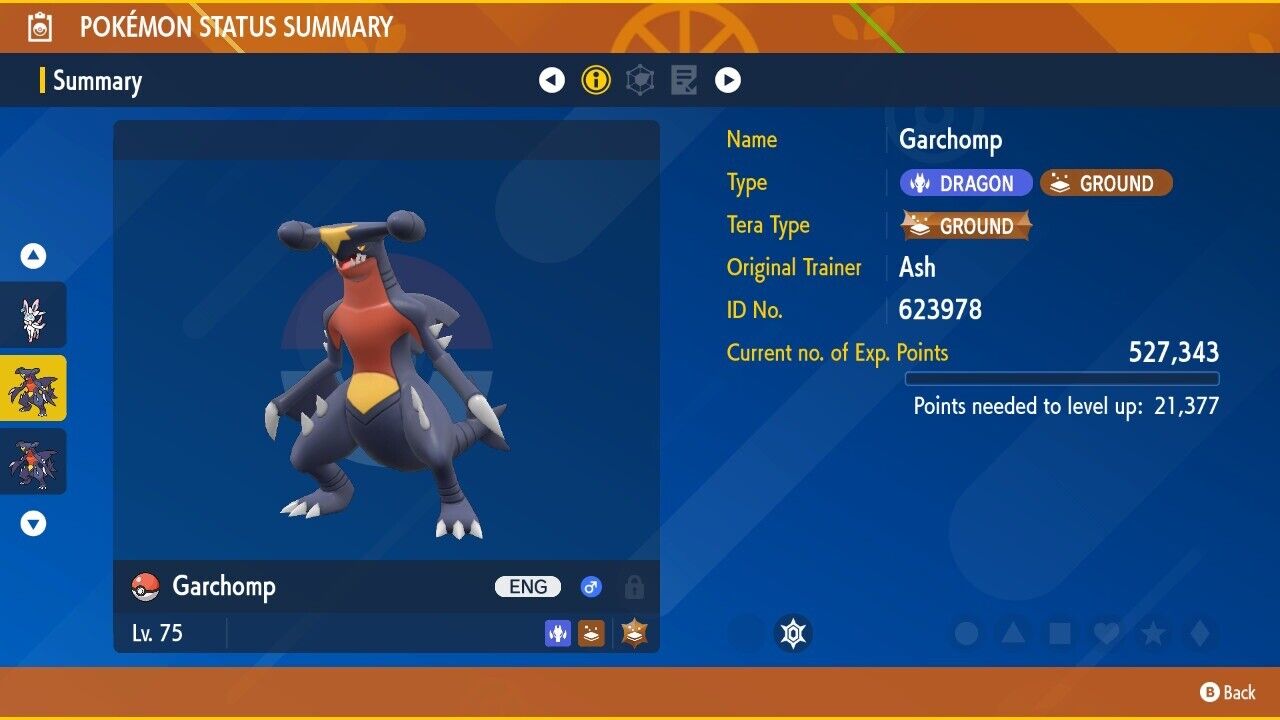Toggle the diamond marking
Image resolution: width=1280 pixels, height=720 pixels.
pyautogui.click(x=1199, y=633)
